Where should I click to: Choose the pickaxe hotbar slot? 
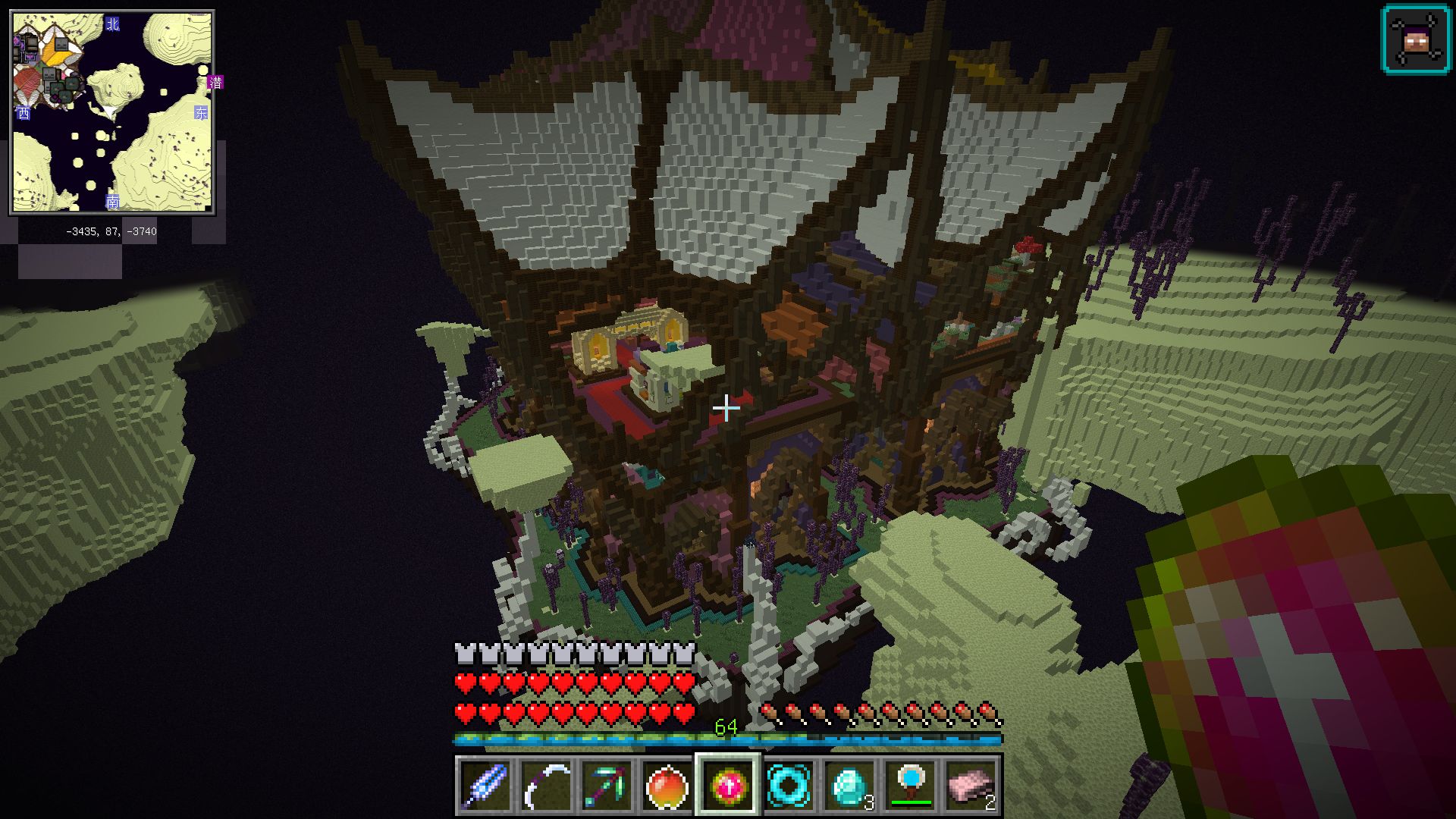(x=607, y=786)
